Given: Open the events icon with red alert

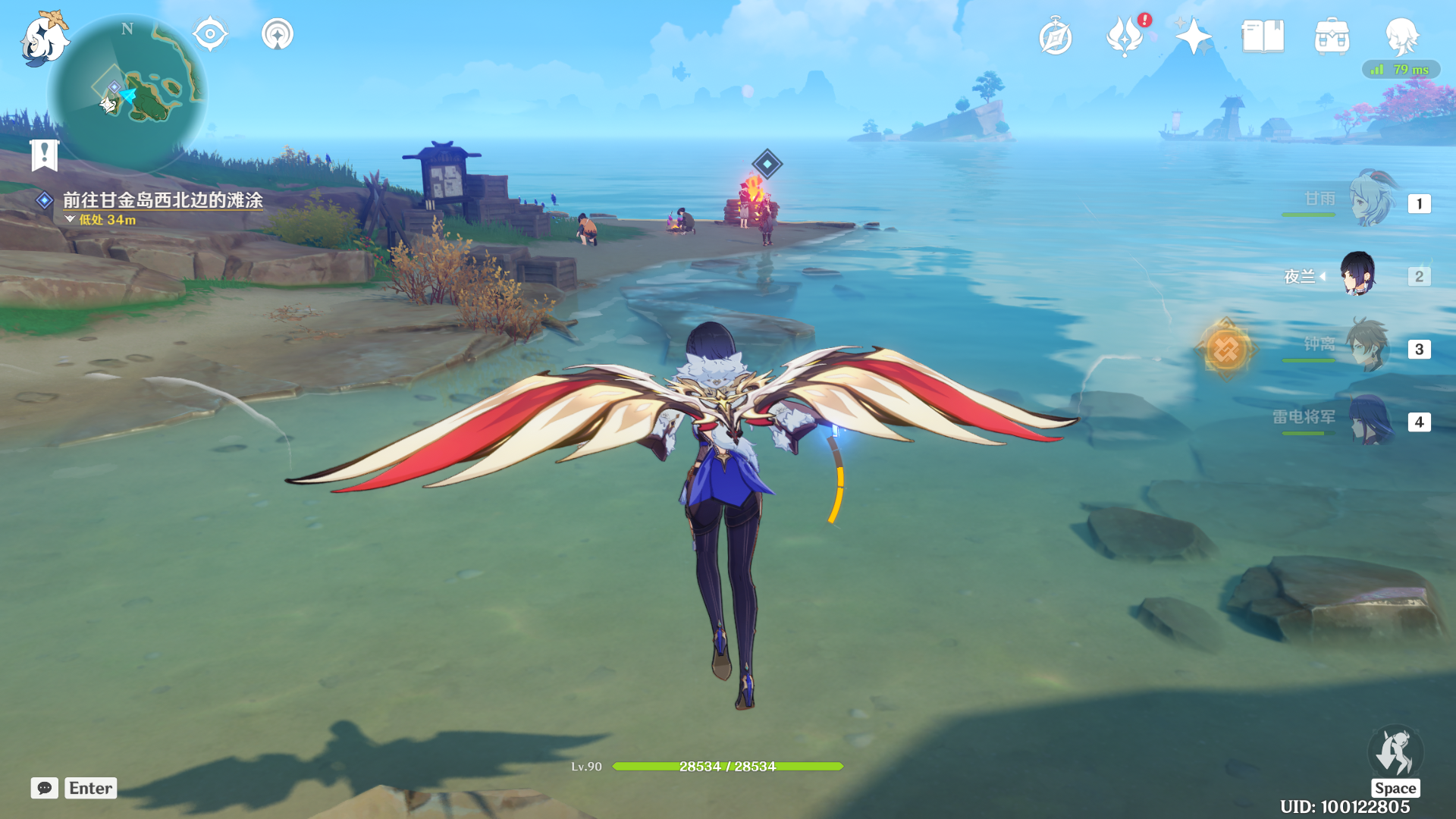Looking at the screenshot, I should coord(1125,36).
